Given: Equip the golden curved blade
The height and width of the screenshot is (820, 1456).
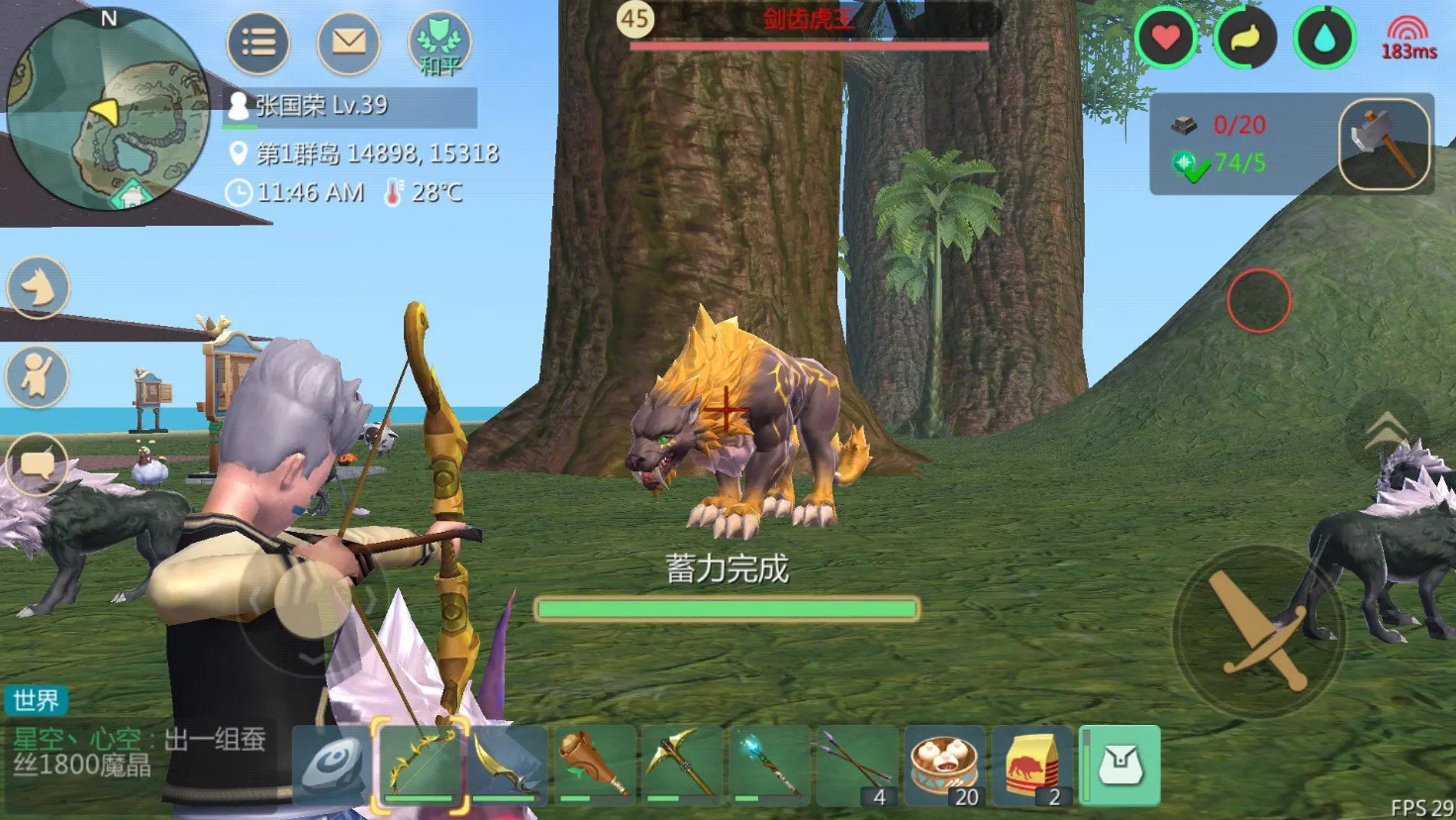Looking at the screenshot, I should (507, 765).
